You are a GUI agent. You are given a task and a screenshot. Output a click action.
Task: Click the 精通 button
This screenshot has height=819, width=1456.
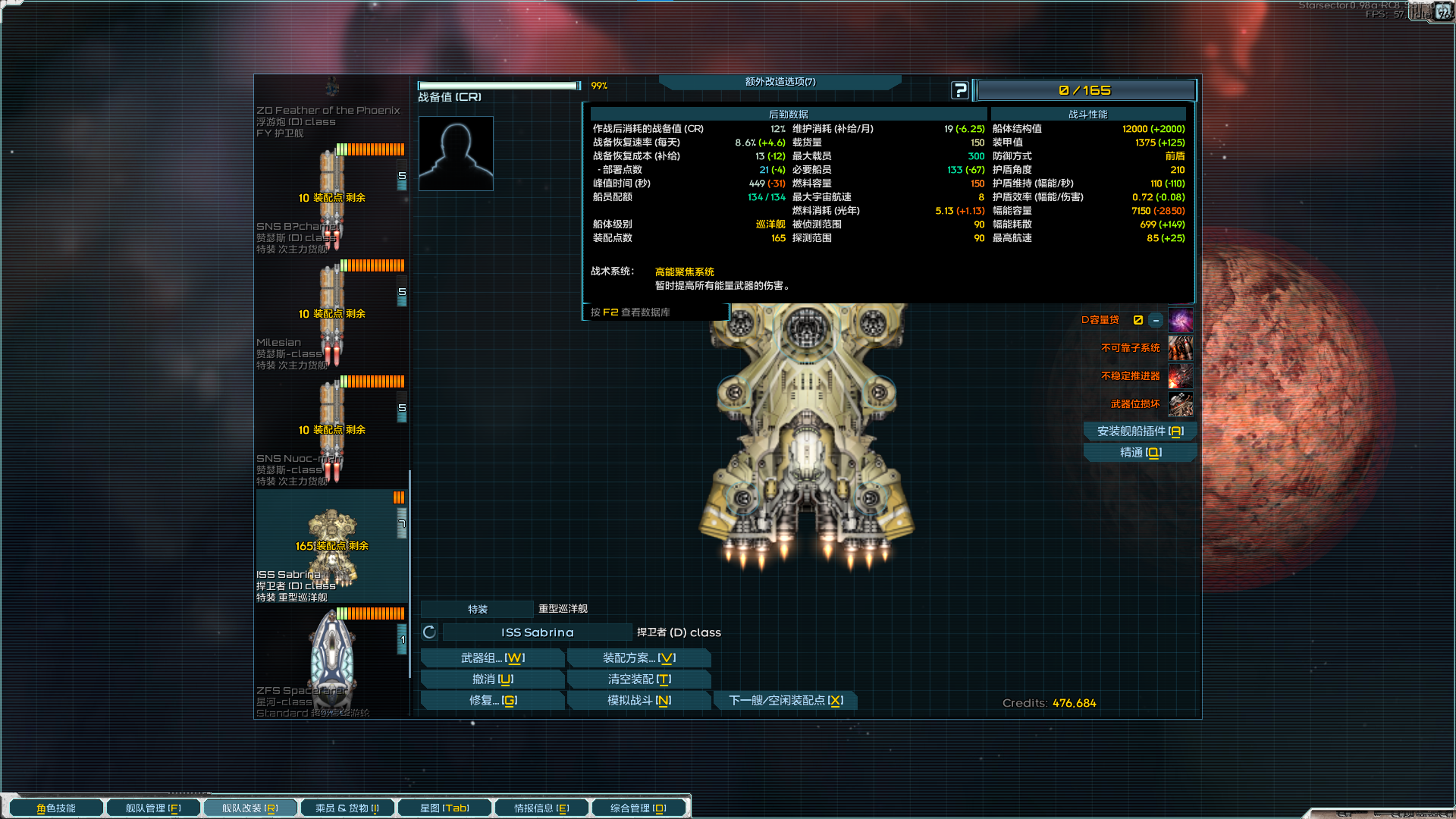coord(1139,453)
